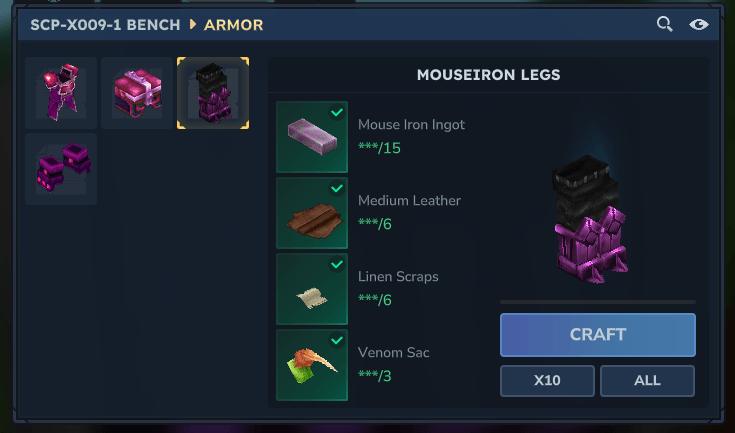The height and width of the screenshot is (433, 735).
Task: Select the pink chestplate recipe
Action: tap(137, 93)
